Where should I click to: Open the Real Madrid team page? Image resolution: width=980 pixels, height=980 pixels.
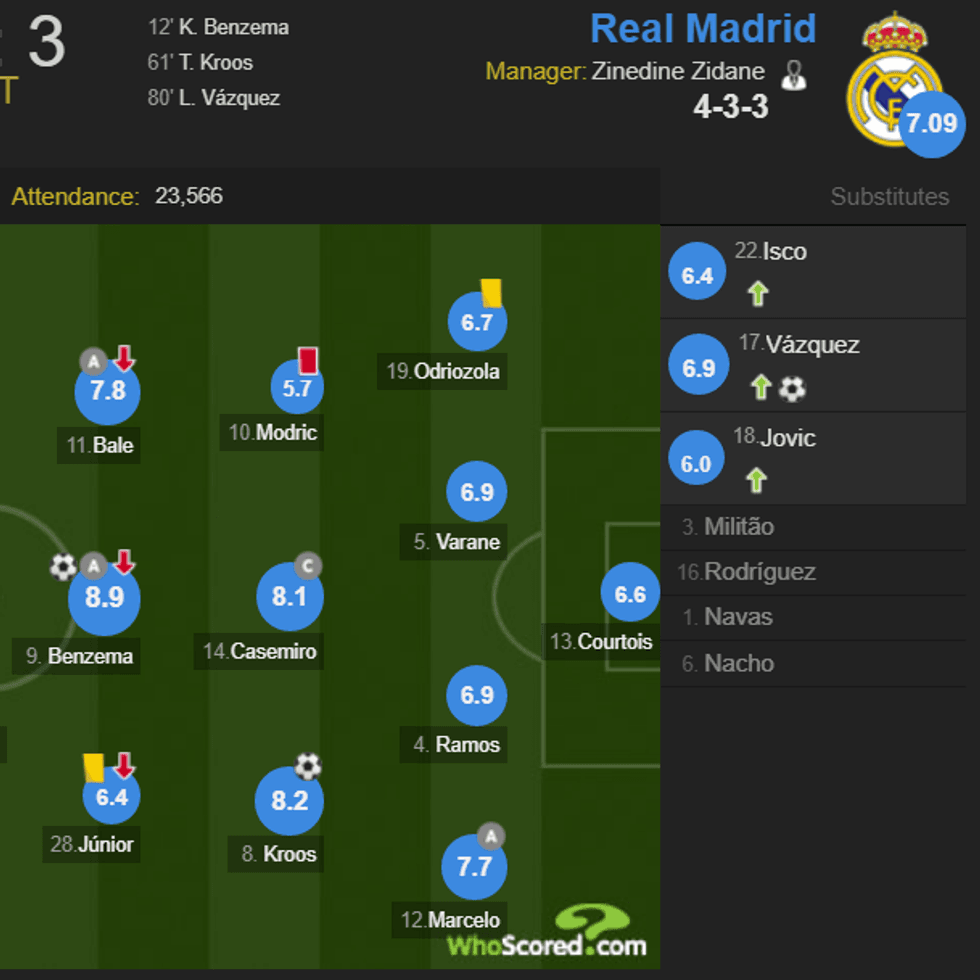(703, 29)
